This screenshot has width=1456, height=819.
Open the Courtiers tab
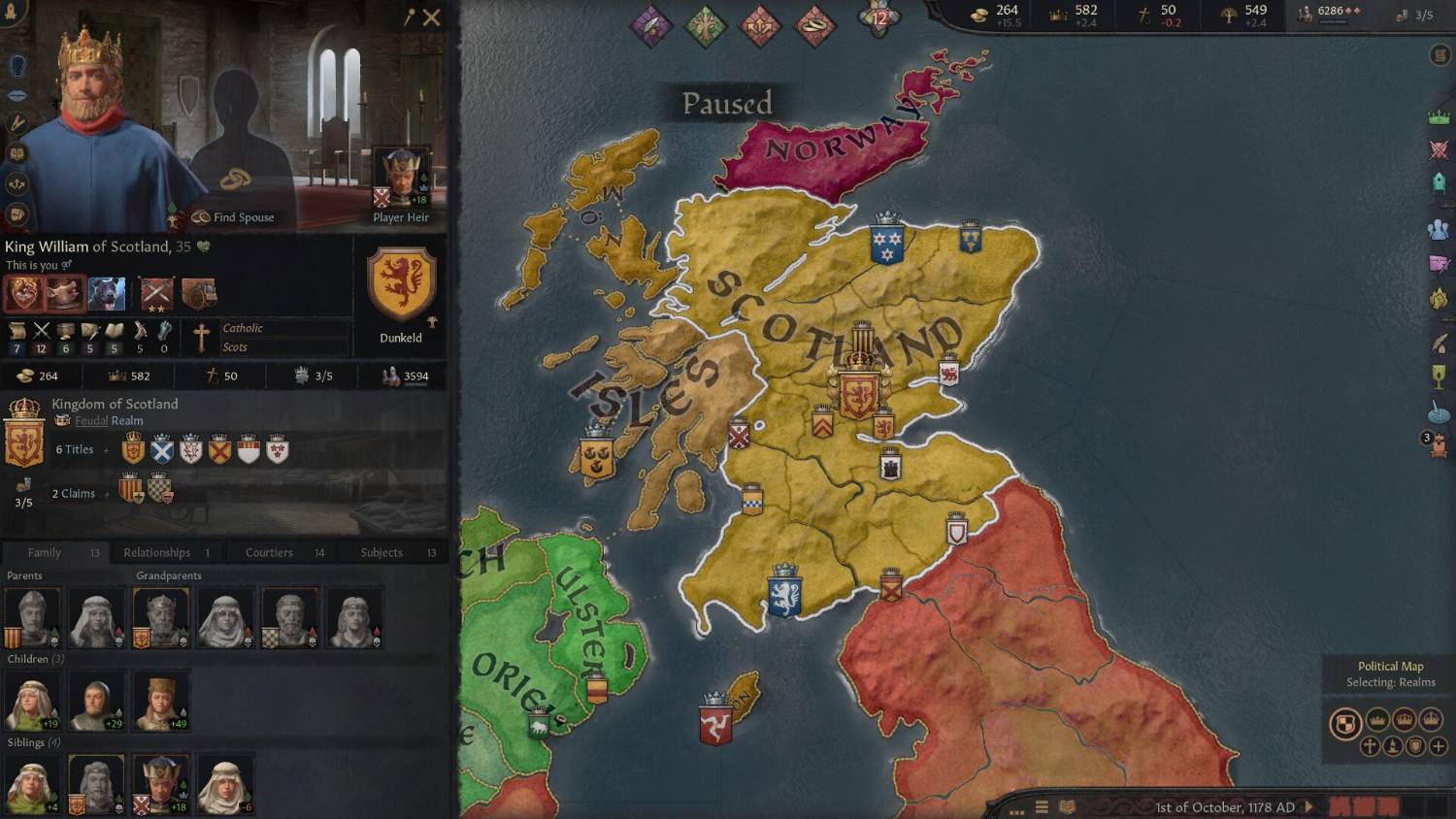point(269,552)
